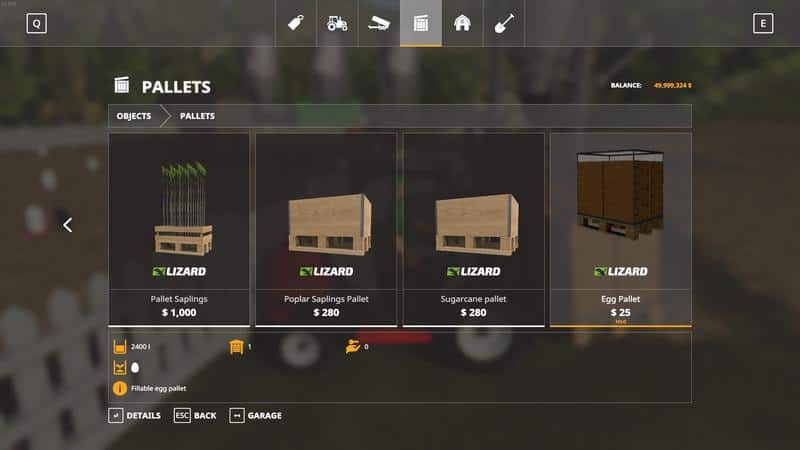
Task: Go Back from the pallets shop
Action: 195,415
